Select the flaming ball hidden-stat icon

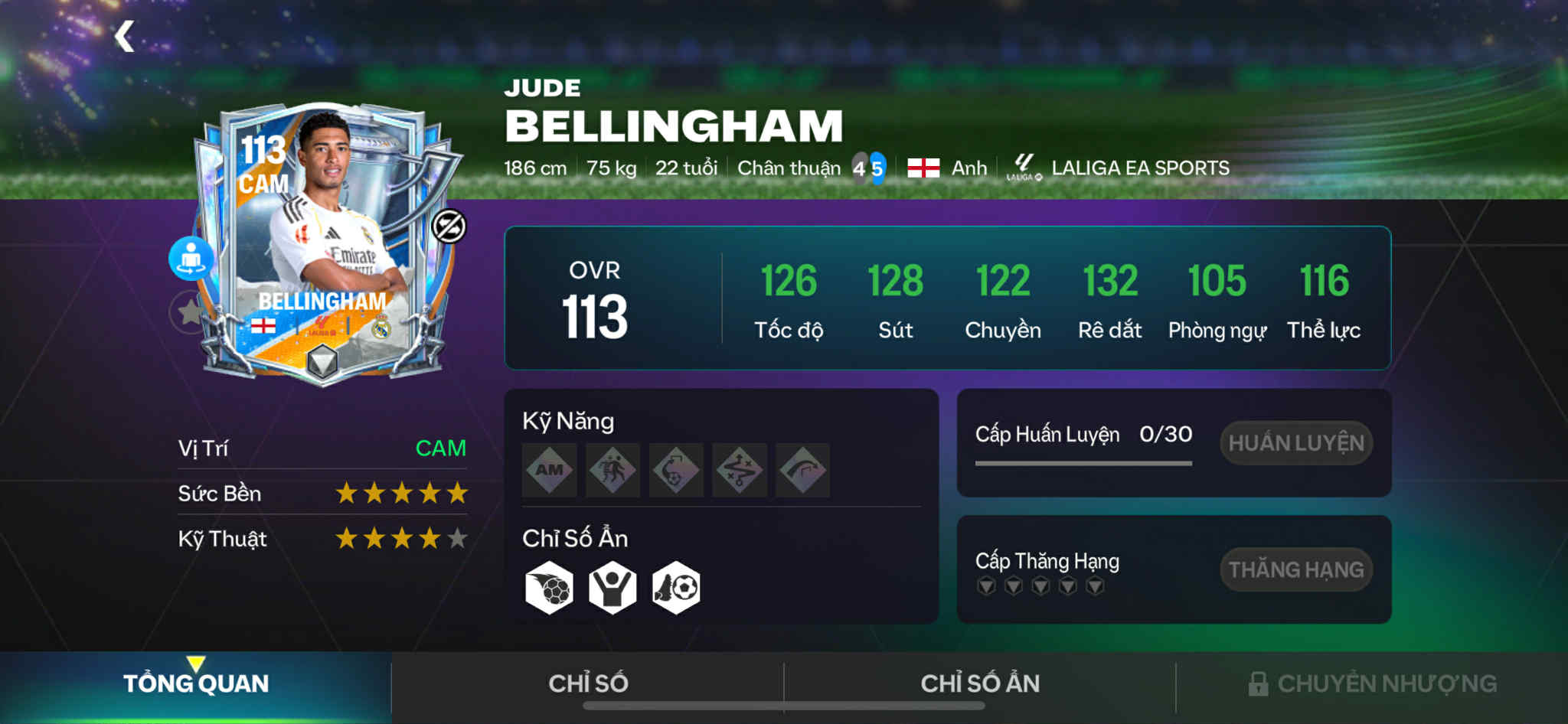coord(549,588)
